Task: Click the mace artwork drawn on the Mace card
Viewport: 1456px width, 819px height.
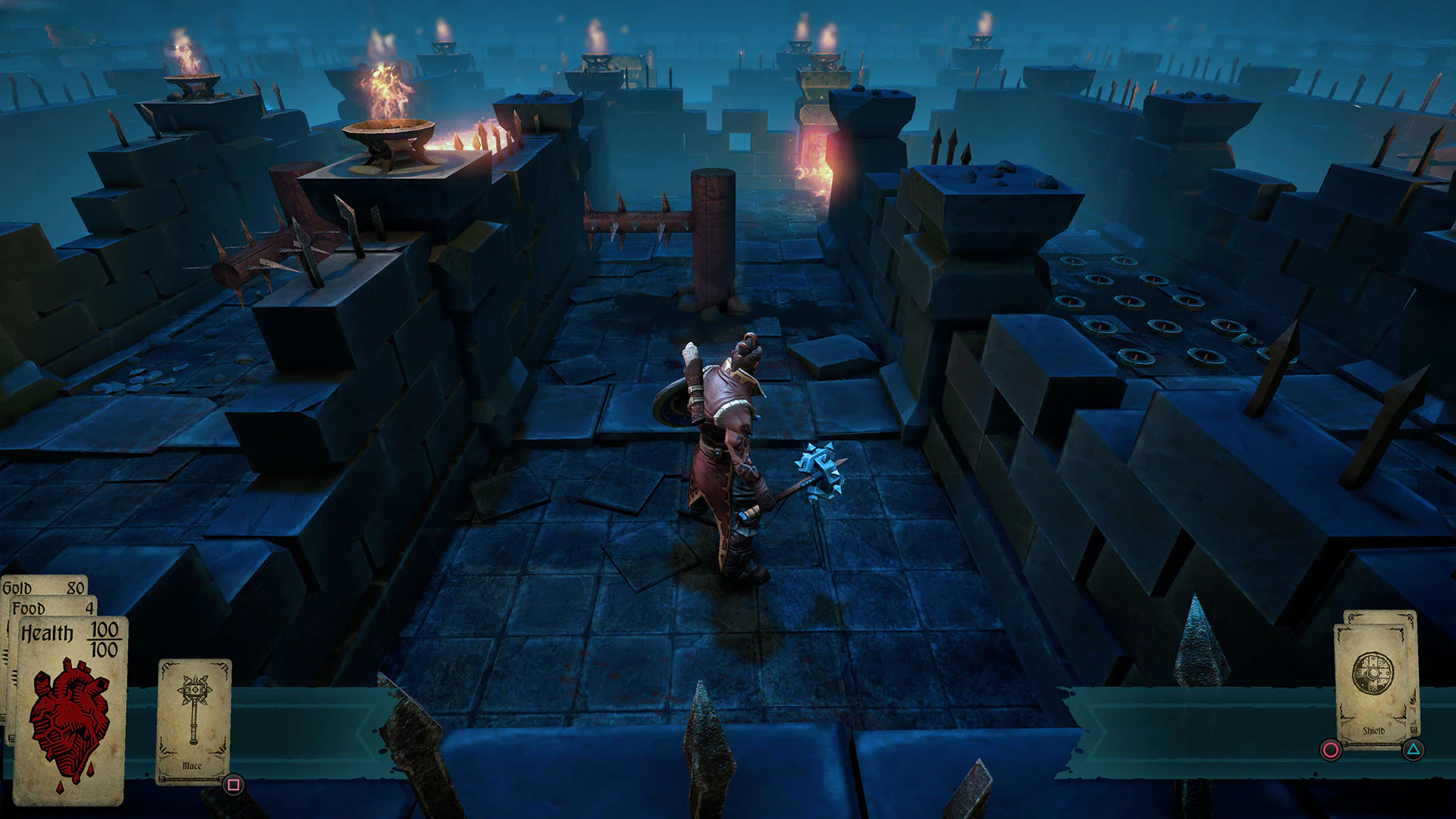Action: (x=193, y=709)
